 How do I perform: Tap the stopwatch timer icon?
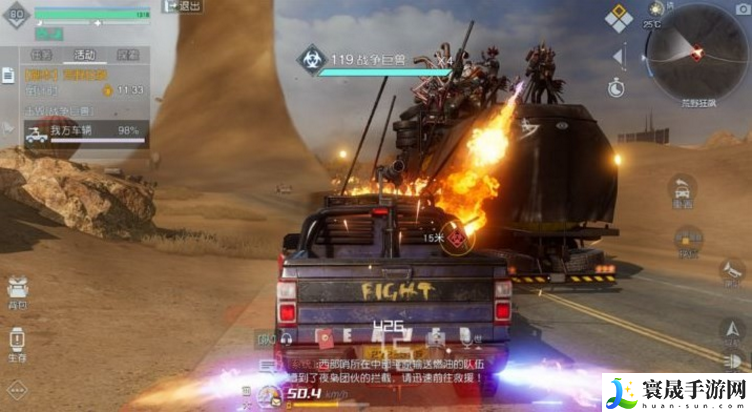pyautogui.click(x=617, y=87)
